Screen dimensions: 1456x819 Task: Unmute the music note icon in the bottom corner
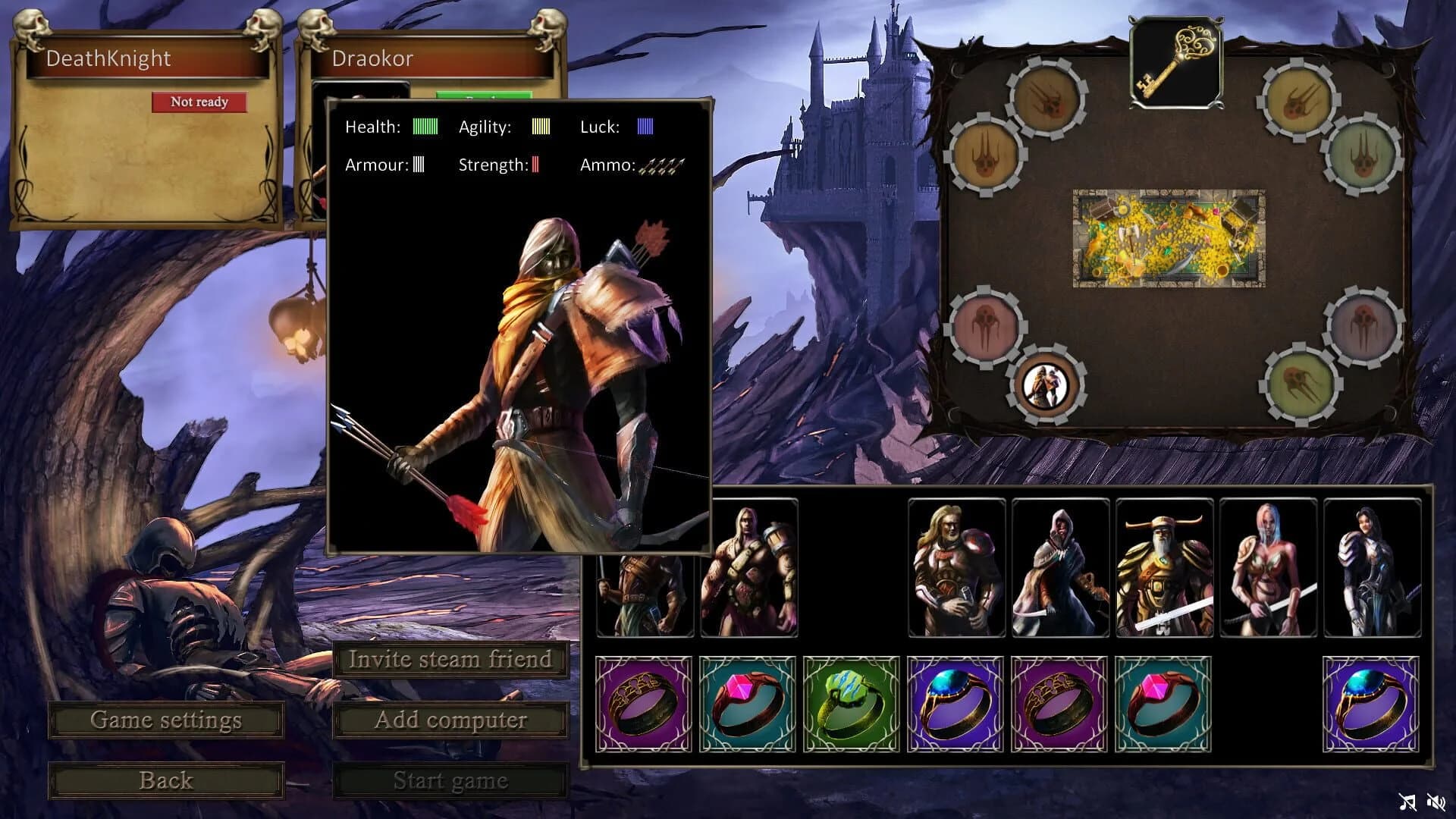(1405, 801)
